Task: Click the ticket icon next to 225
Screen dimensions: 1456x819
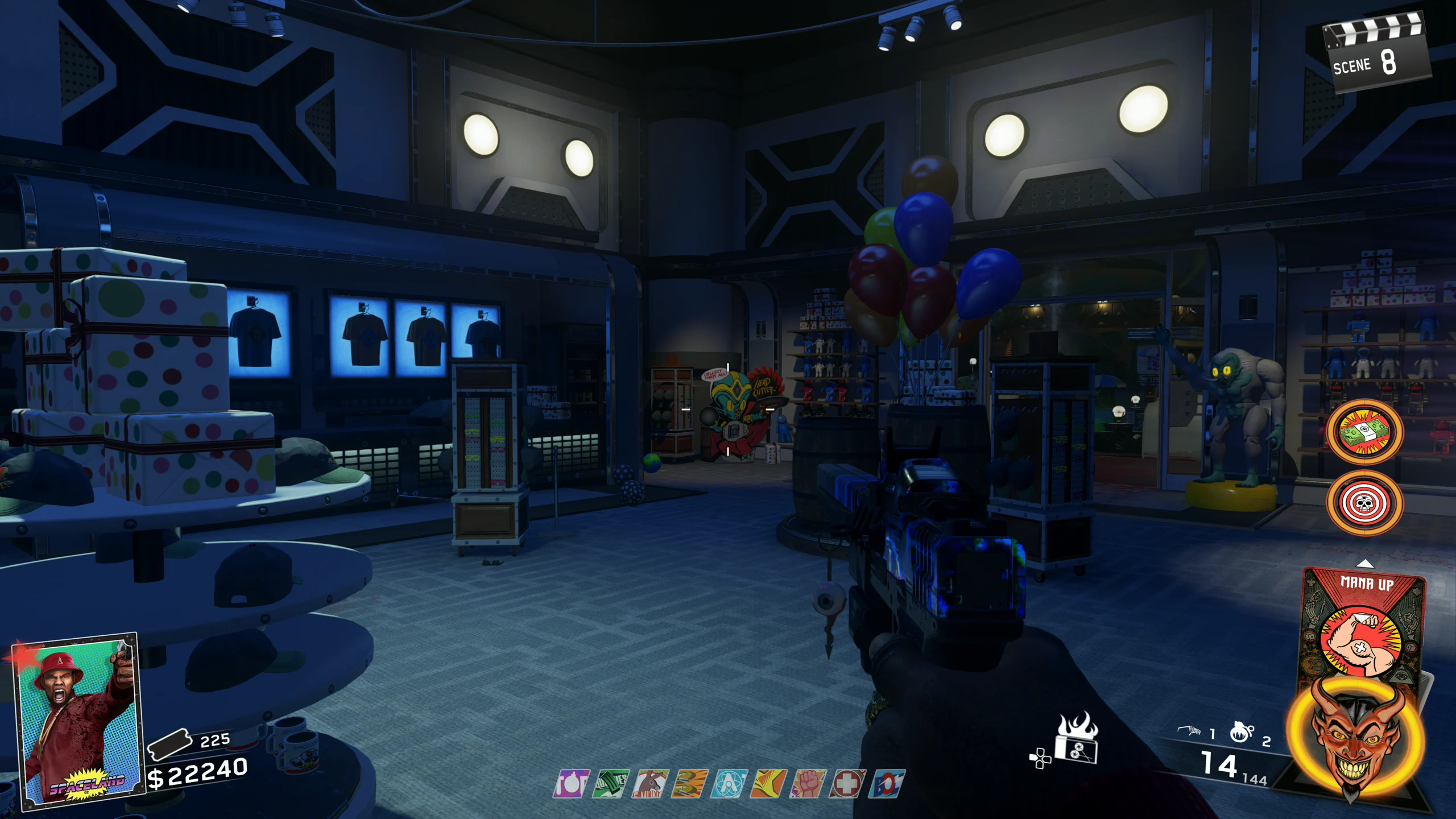Action: point(169,744)
